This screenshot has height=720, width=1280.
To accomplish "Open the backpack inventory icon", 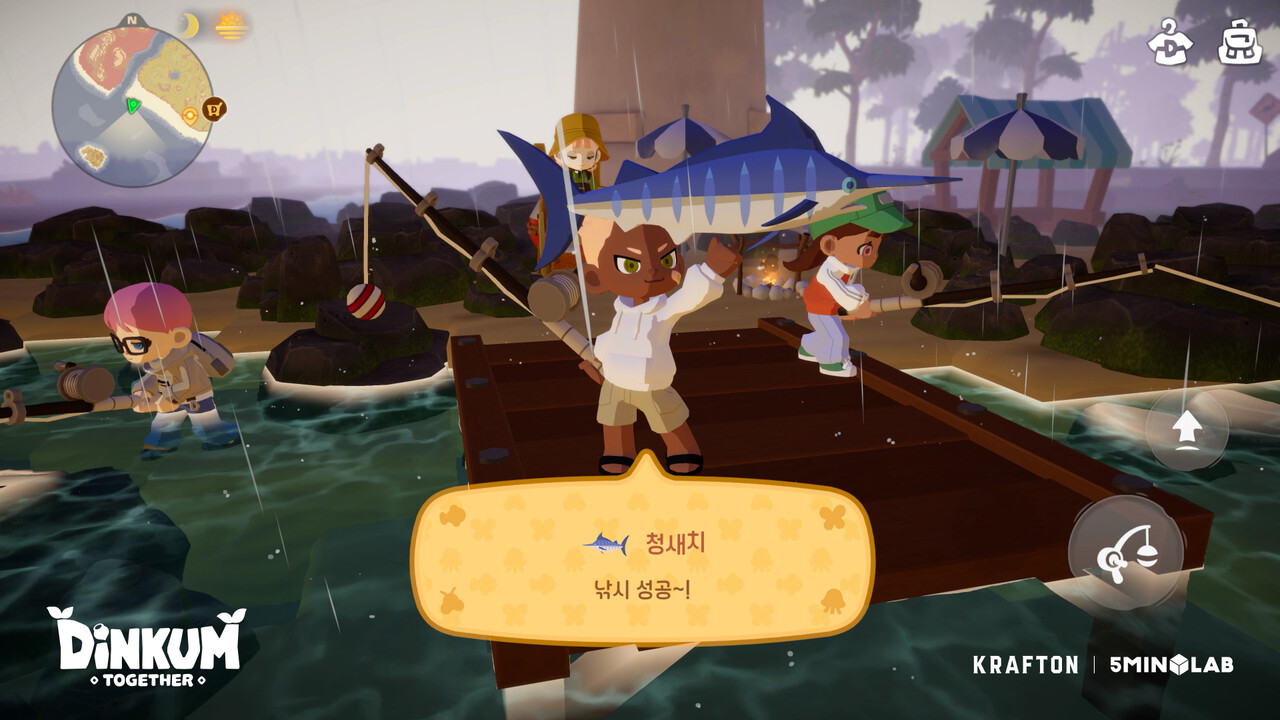I will (x=1239, y=42).
